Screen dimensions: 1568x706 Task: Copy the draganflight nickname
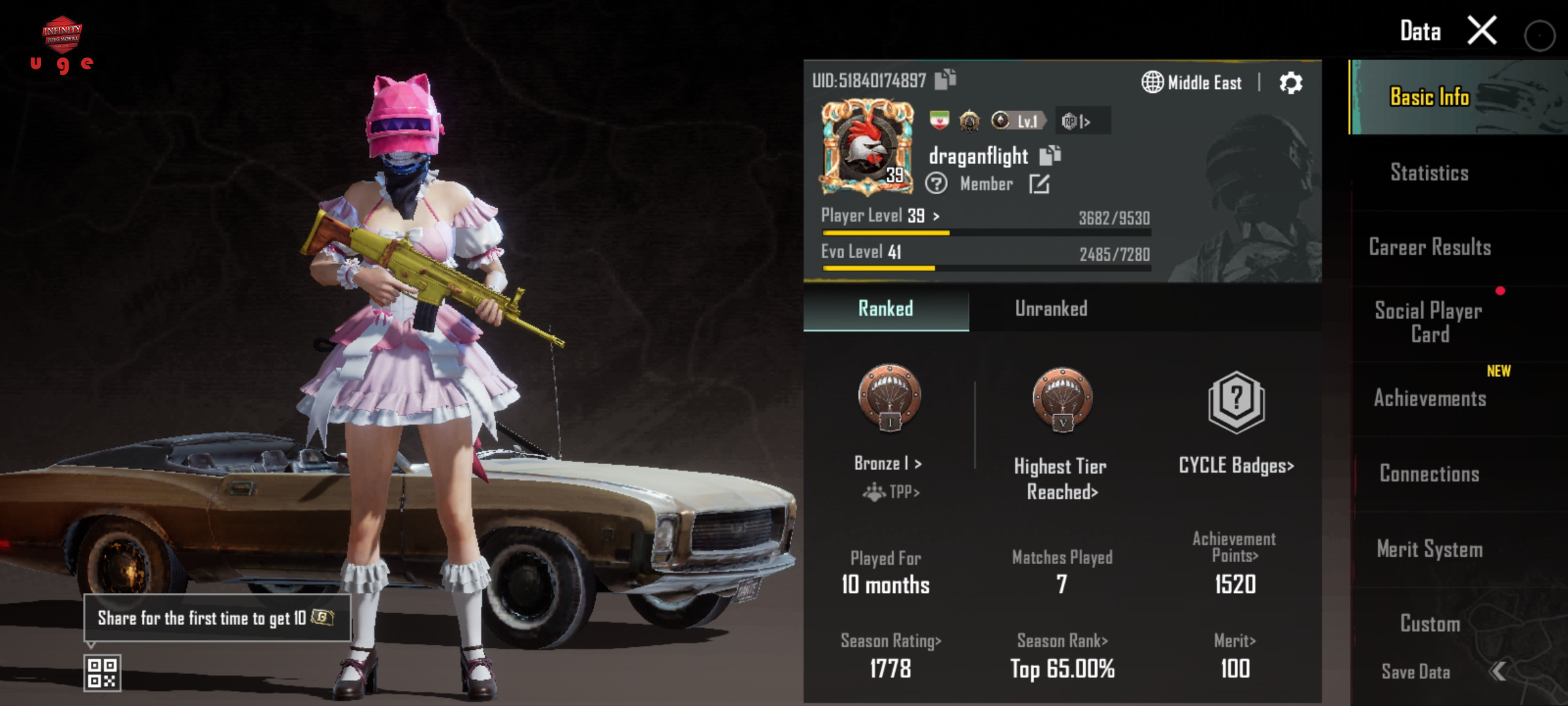pyautogui.click(x=1050, y=156)
